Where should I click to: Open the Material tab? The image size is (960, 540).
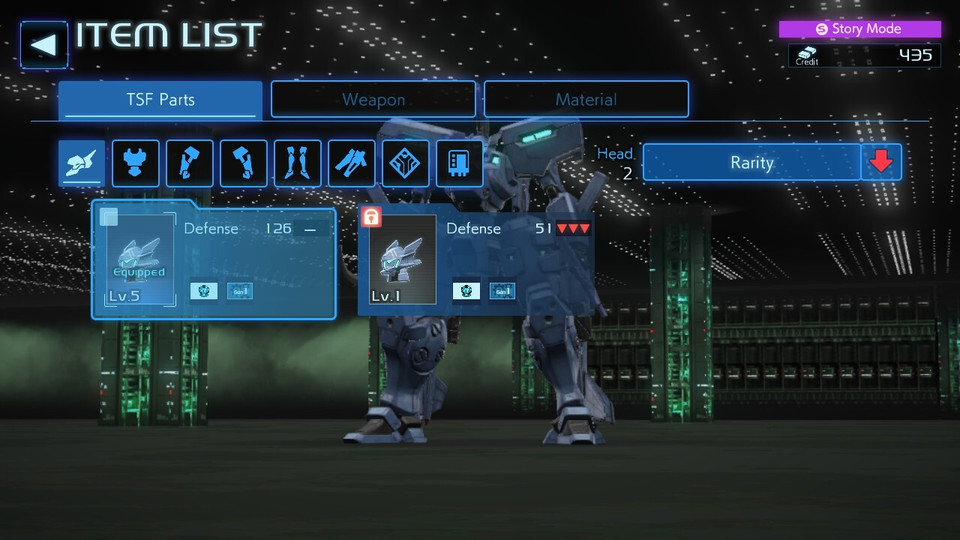pyautogui.click(x=586, y=100)
